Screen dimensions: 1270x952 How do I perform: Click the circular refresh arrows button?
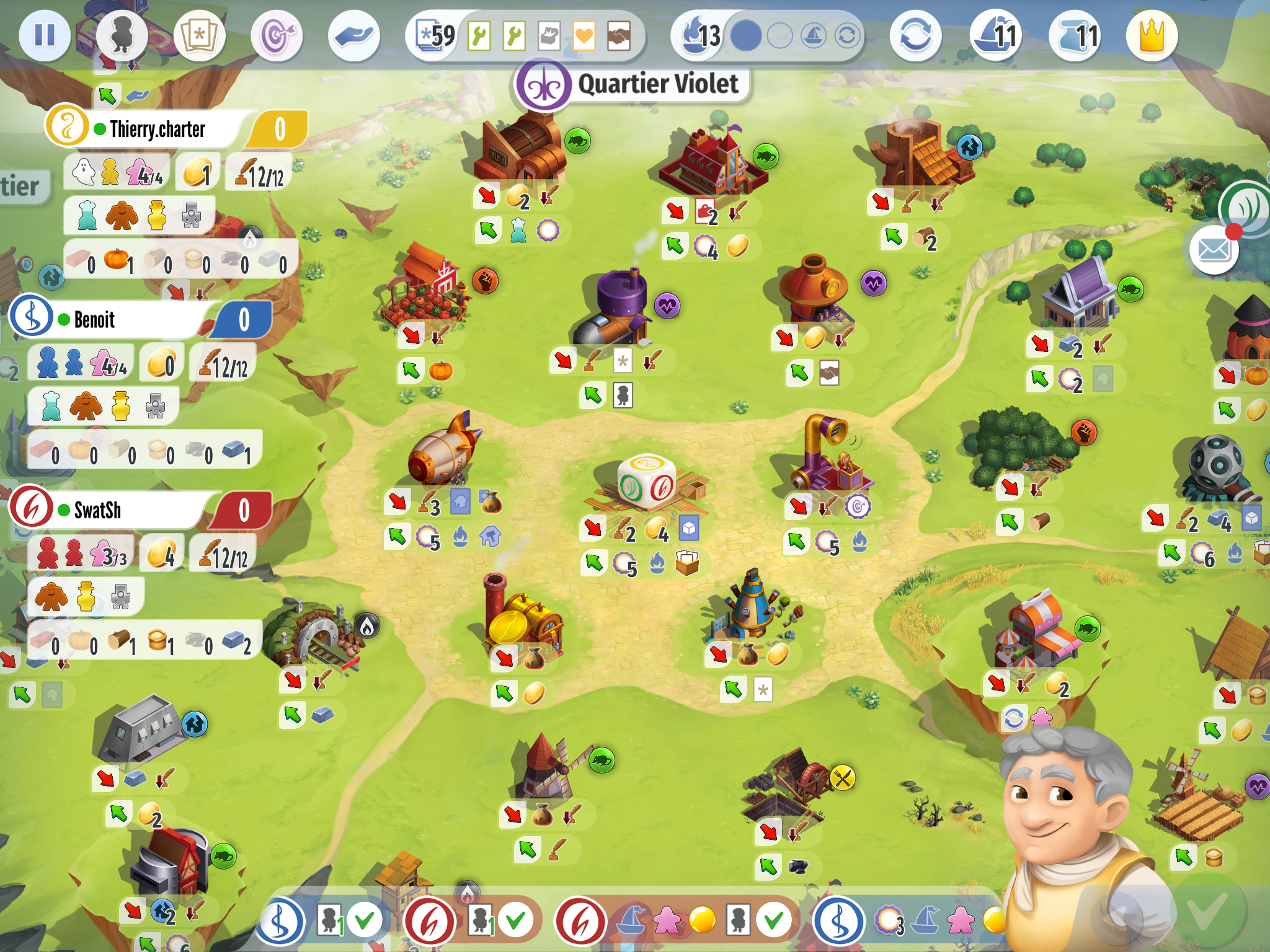(x=915, y=35)
